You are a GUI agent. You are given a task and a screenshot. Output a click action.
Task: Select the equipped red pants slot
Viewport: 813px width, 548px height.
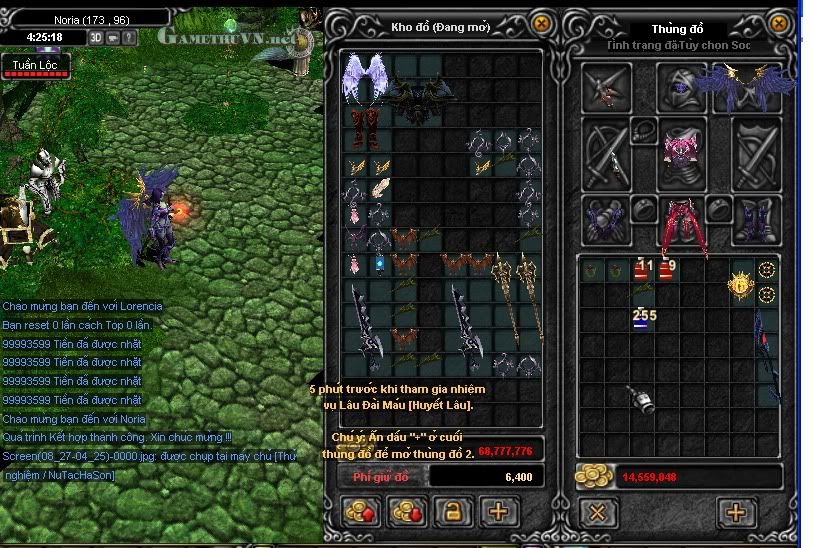coord(681,220)
